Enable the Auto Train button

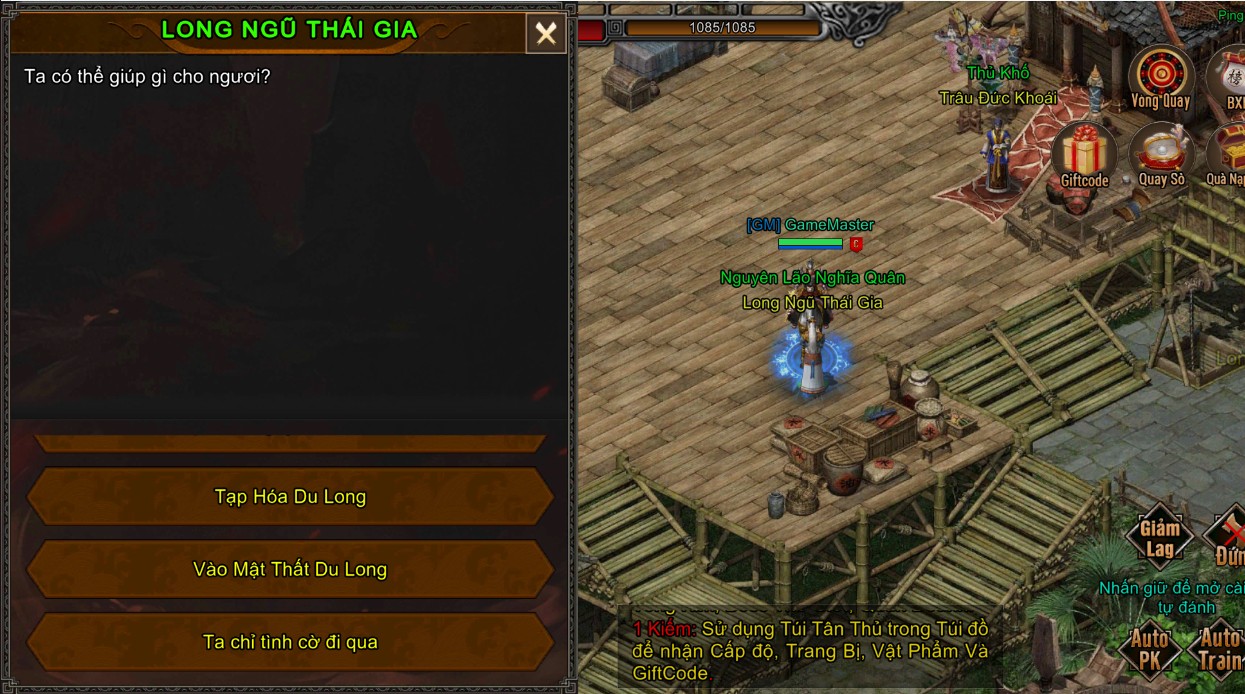tap(1220, 647)
